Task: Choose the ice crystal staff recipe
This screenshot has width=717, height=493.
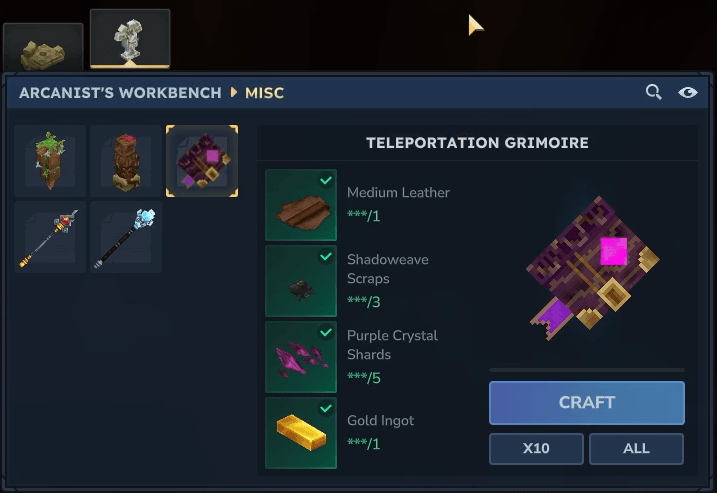Action: tap(126, 237)
